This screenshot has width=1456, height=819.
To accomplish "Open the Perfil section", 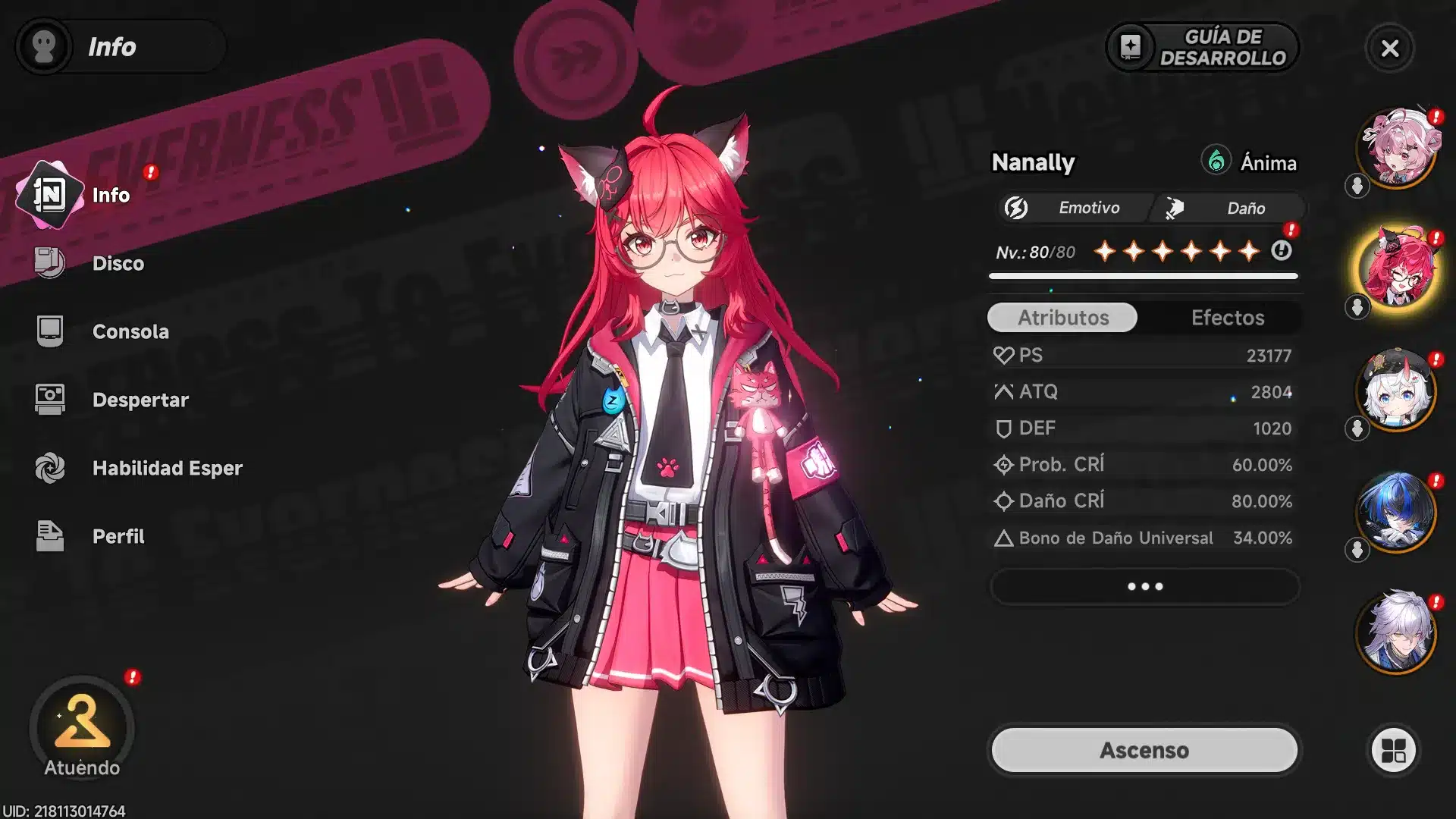I will (118, 536).
